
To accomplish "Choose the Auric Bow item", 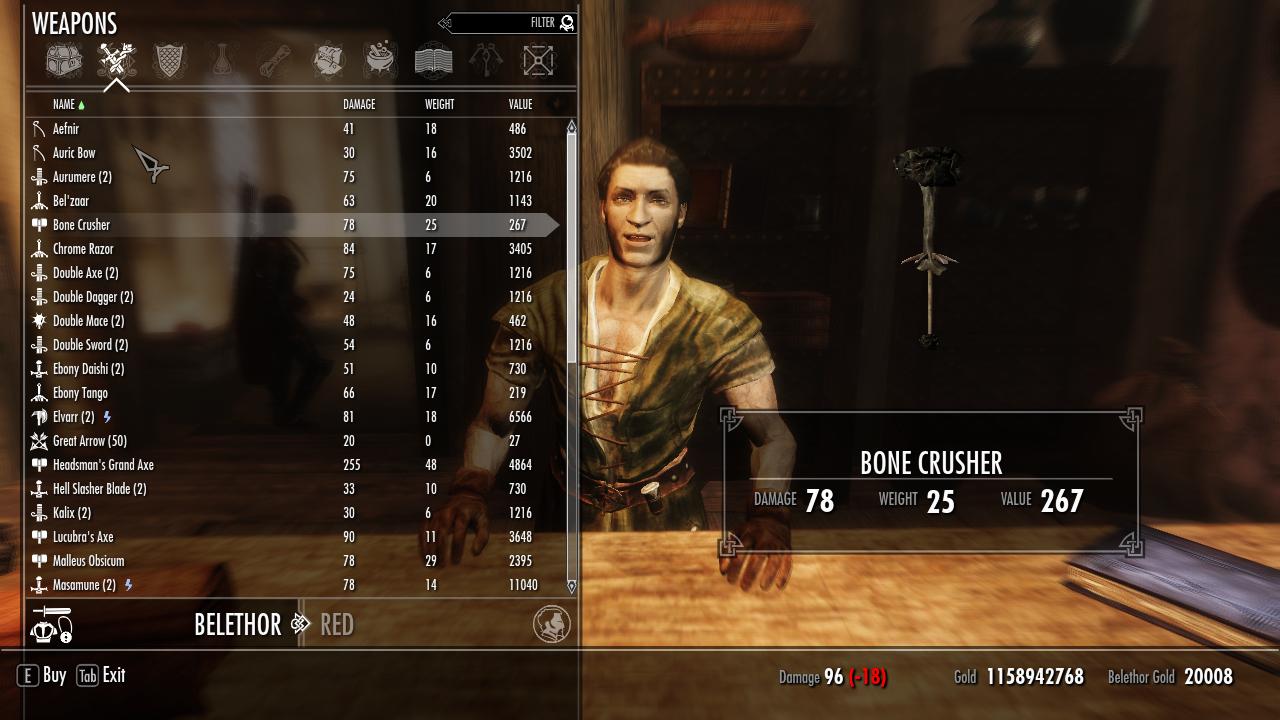I will tap(74, 153).
